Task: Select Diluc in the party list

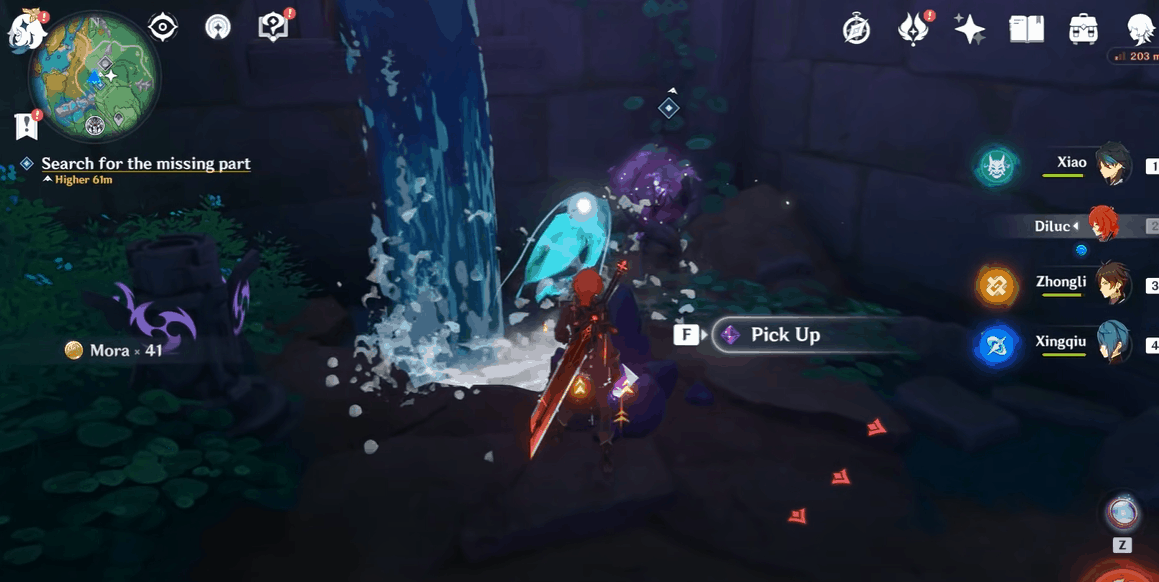Action: [x=1100, y=226]
